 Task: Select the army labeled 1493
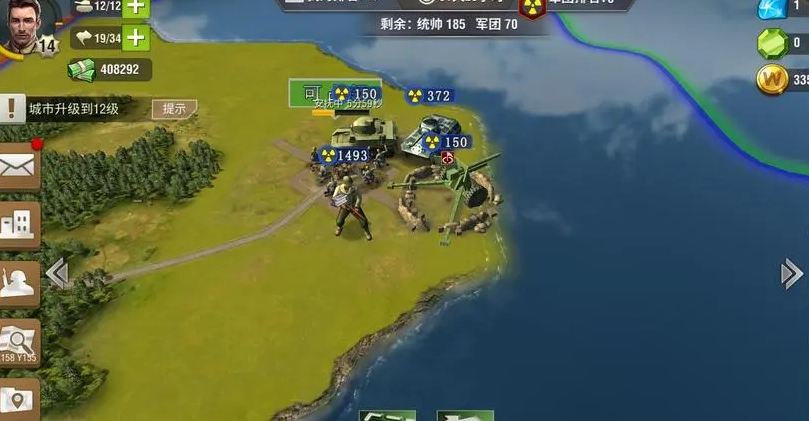pyautogui.click(x=343, y=155)
